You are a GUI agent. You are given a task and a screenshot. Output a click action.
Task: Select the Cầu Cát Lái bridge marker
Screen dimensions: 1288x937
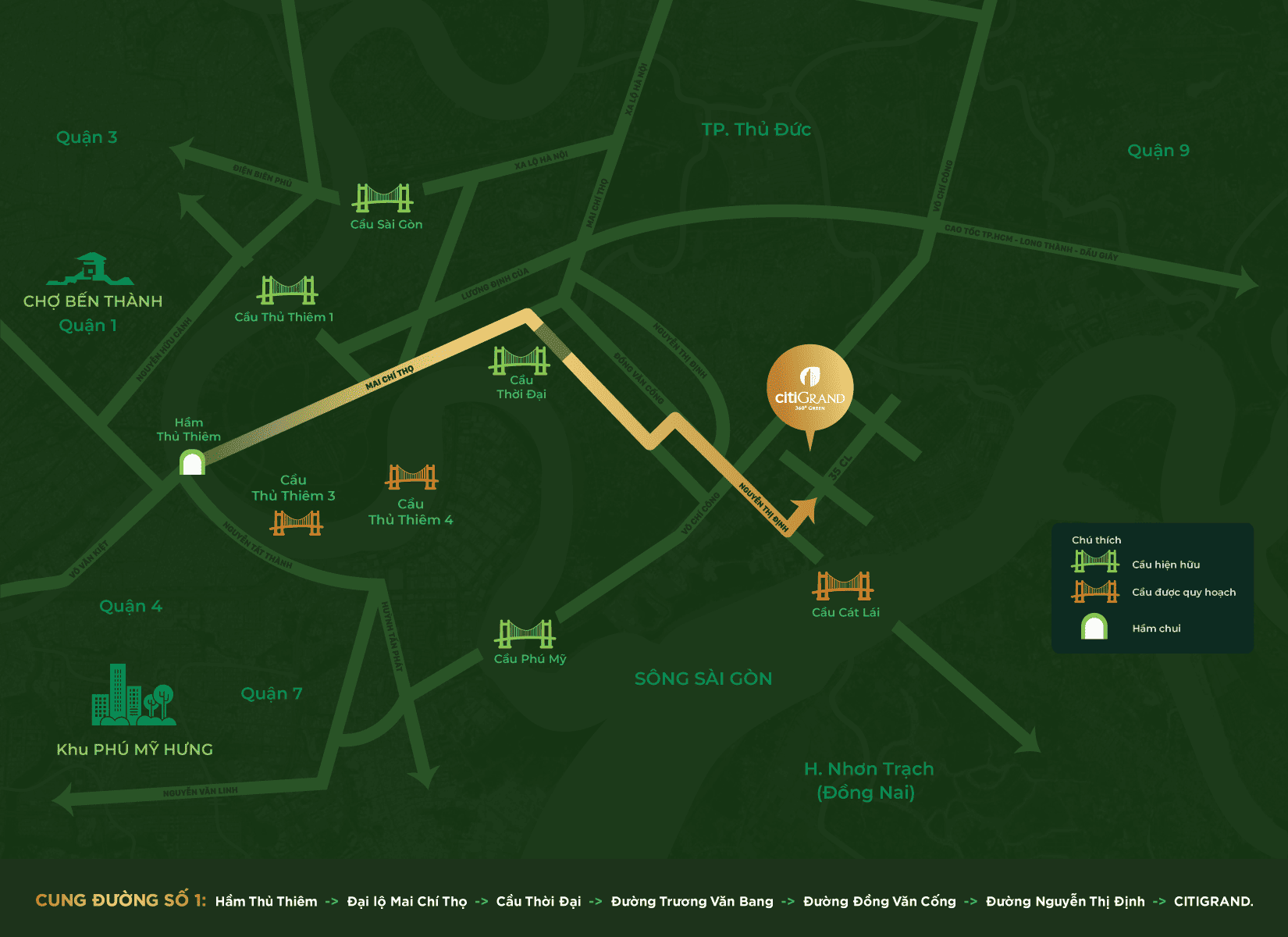coord(843,586)
